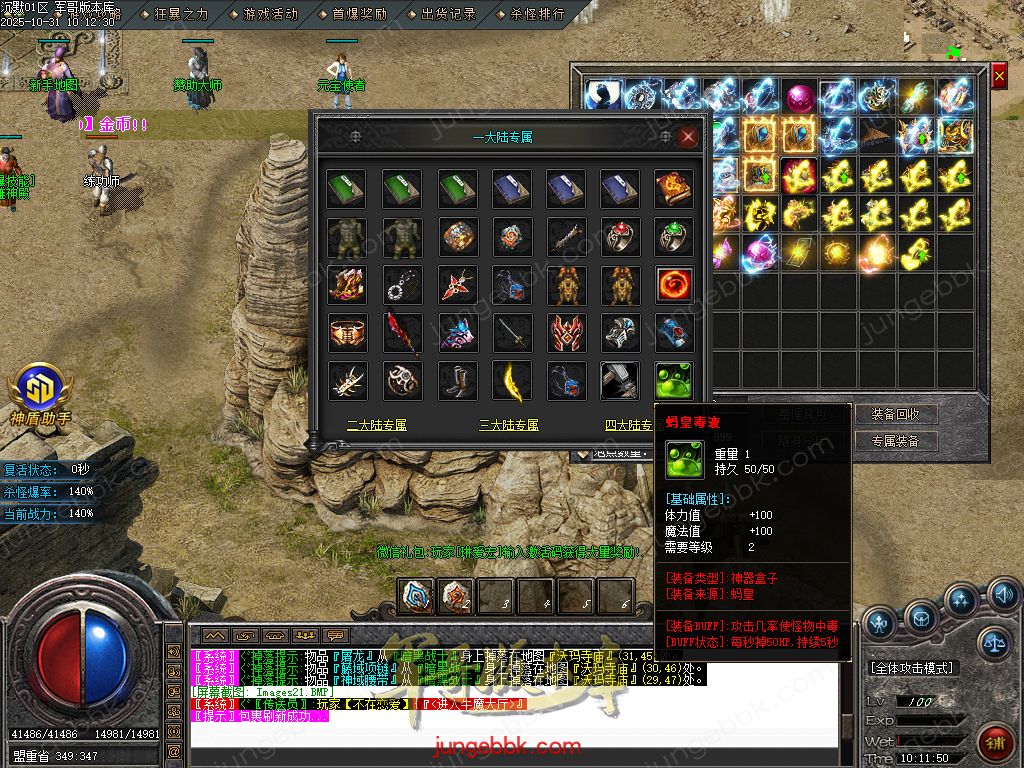The height and width of the screenshot is (768, 1024).
Task: Toggle the 全体攻击模式 attack mode
Action: (911, 667)
